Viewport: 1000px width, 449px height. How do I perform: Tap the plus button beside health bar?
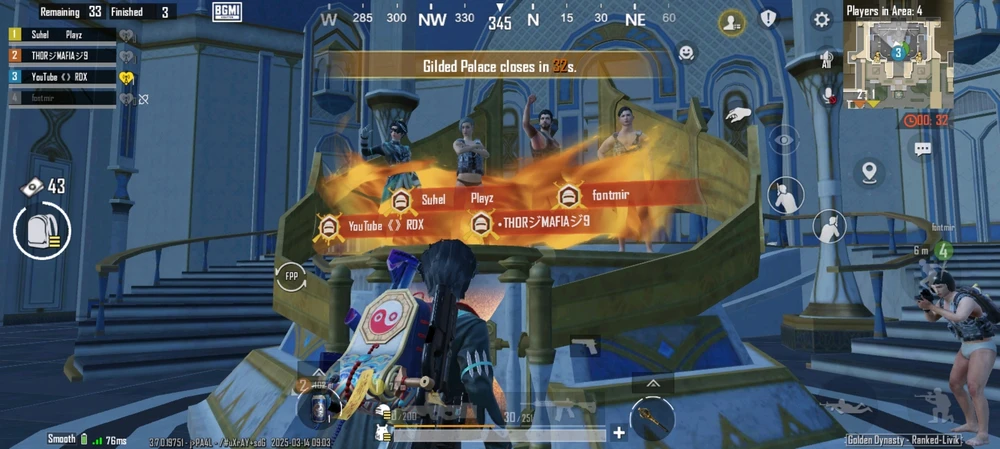pos(619,433)
